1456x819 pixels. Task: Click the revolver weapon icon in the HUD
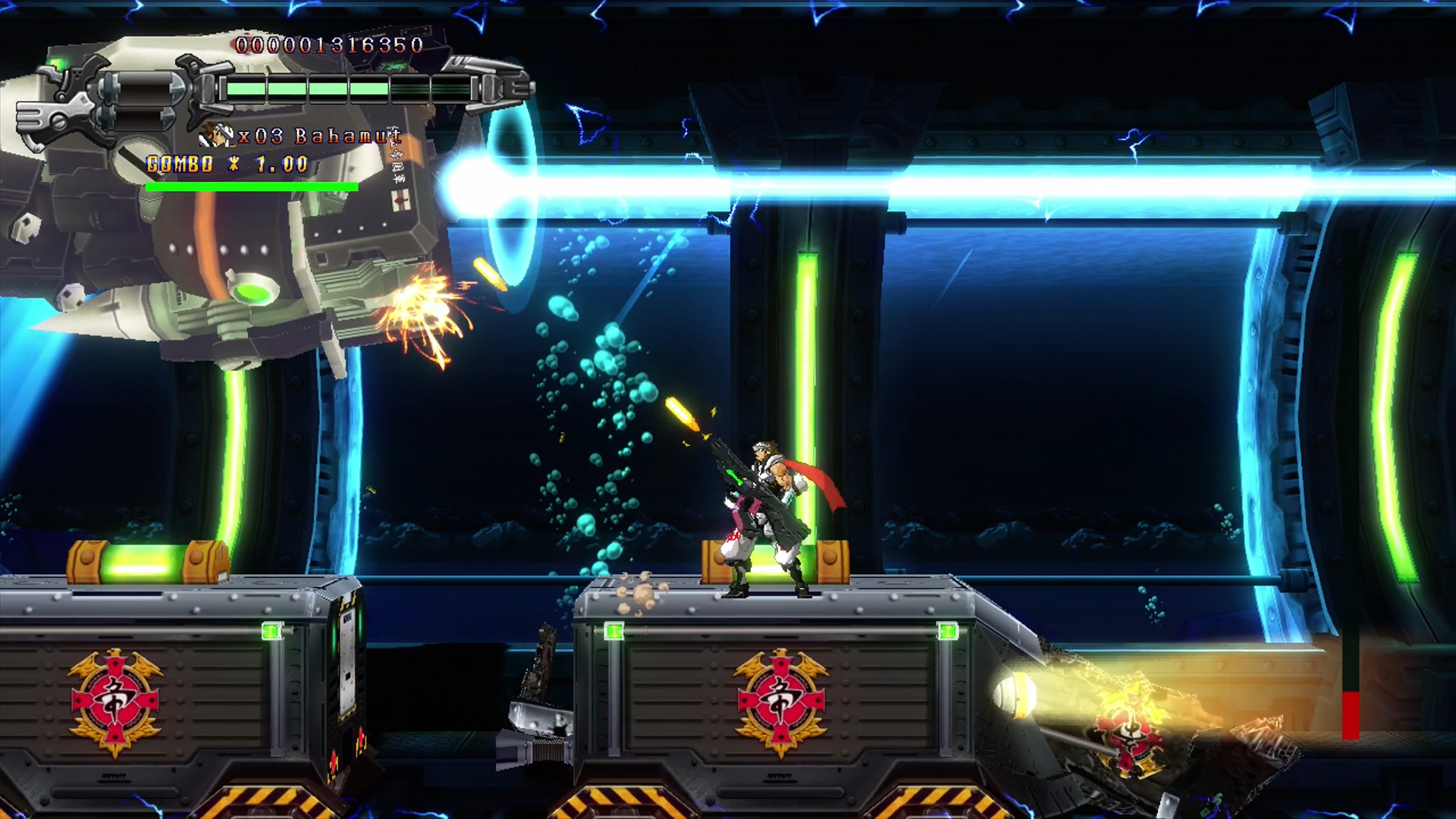click(99, 101)
